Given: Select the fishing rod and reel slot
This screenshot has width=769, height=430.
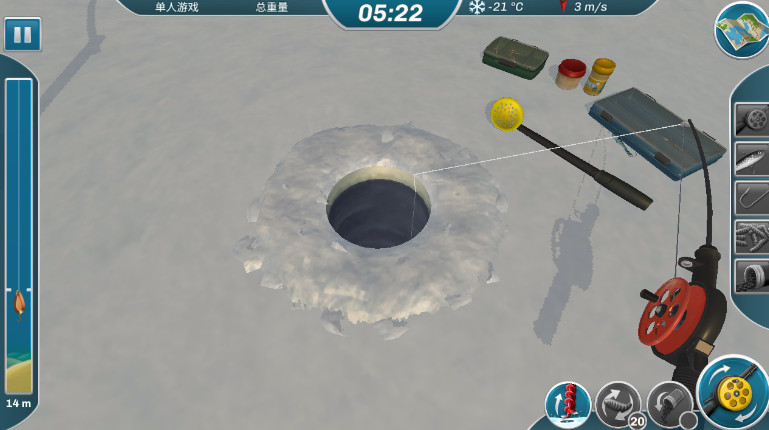Looking at the screenshot, I should coord(751,119).
